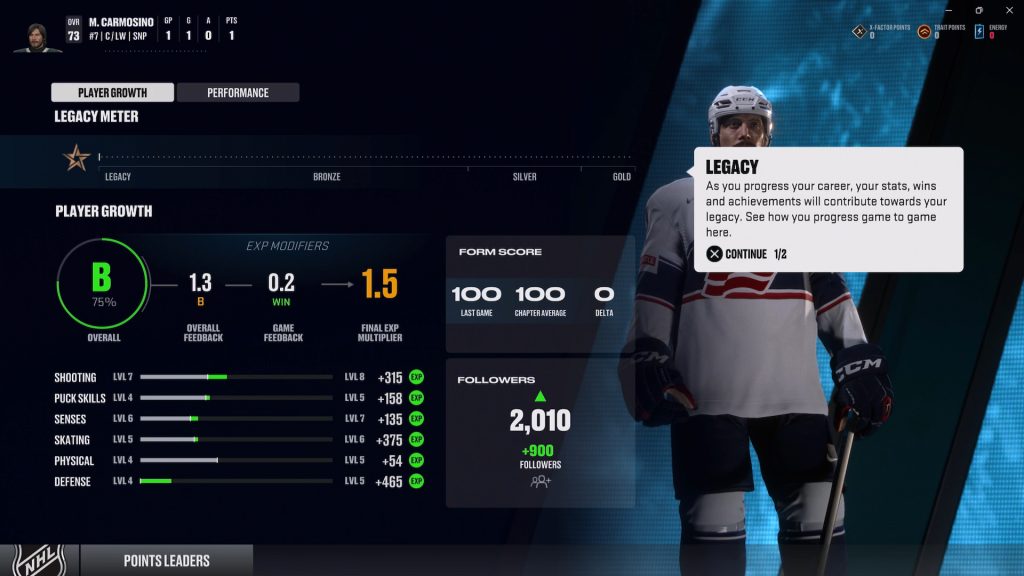Open the Form Score panel
Image resolution: width=1024 pixels, height=576 pixels.
coord(540,285)
